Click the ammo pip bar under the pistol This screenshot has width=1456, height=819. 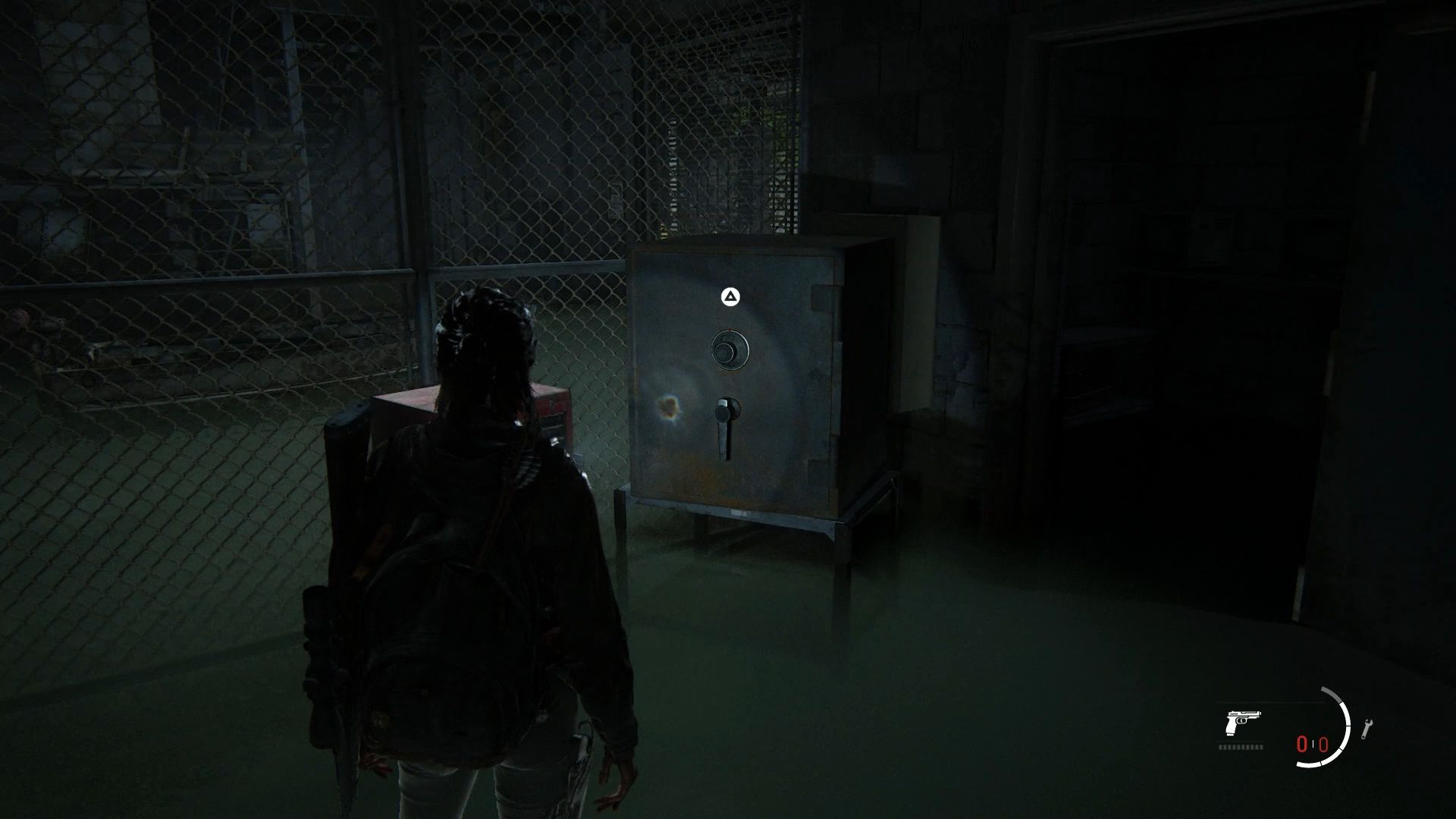click(1240, 747)
